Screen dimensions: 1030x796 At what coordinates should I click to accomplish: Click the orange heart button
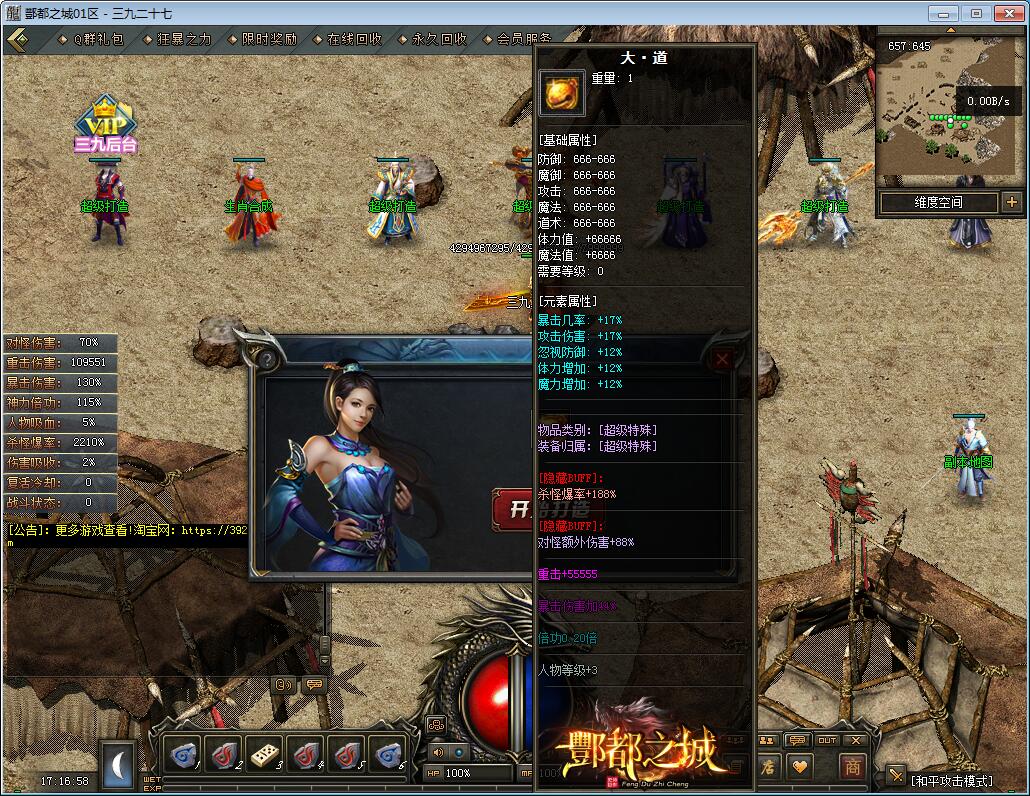coord(799,767)
